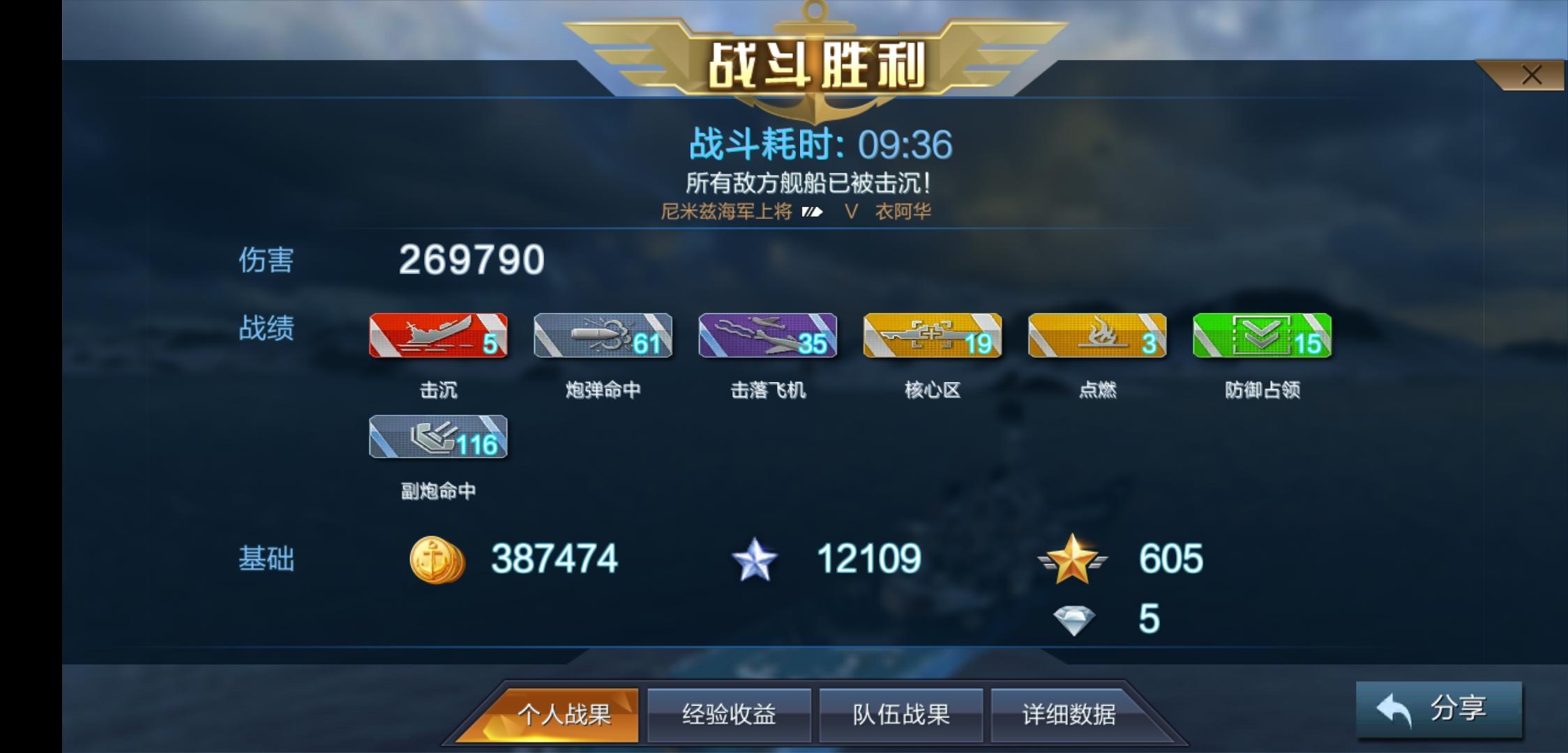Switch to the 经验收益 tab
Screen dimensions: 1568x753
pos(729,715)
